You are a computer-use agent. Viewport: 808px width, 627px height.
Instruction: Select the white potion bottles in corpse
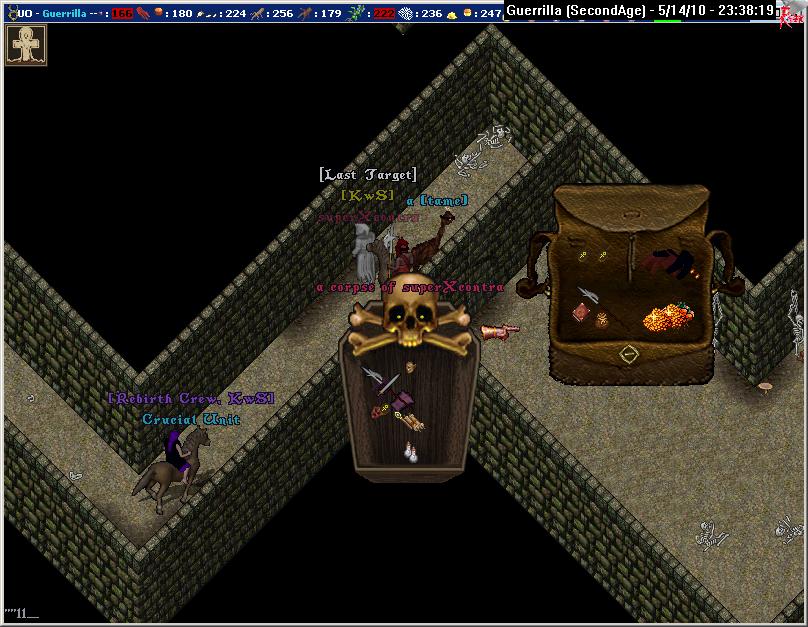[x=411, y=451]
